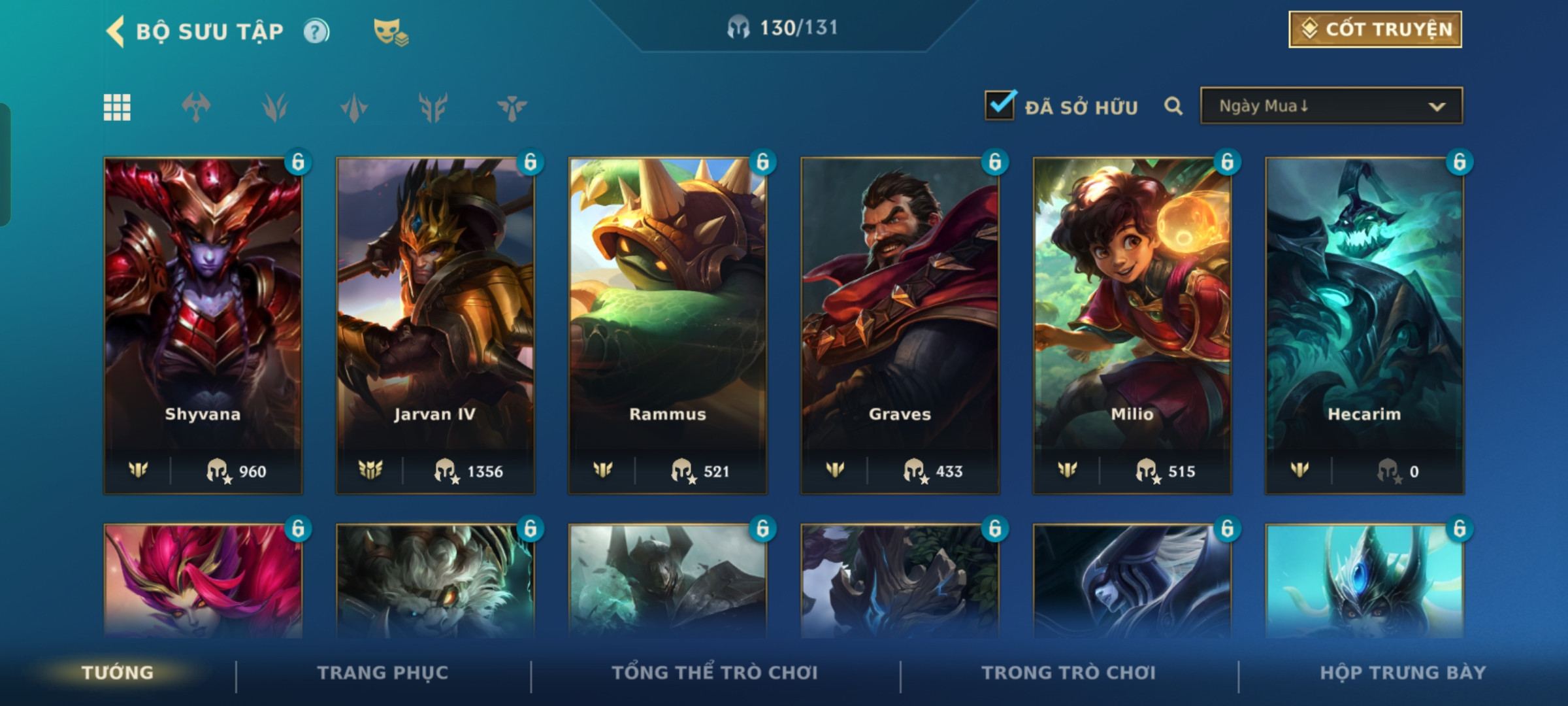The height and width of the screenshot is (706, 1568).
Task: Select the Hecarim champion card
Action: [x=1364, y=325]
